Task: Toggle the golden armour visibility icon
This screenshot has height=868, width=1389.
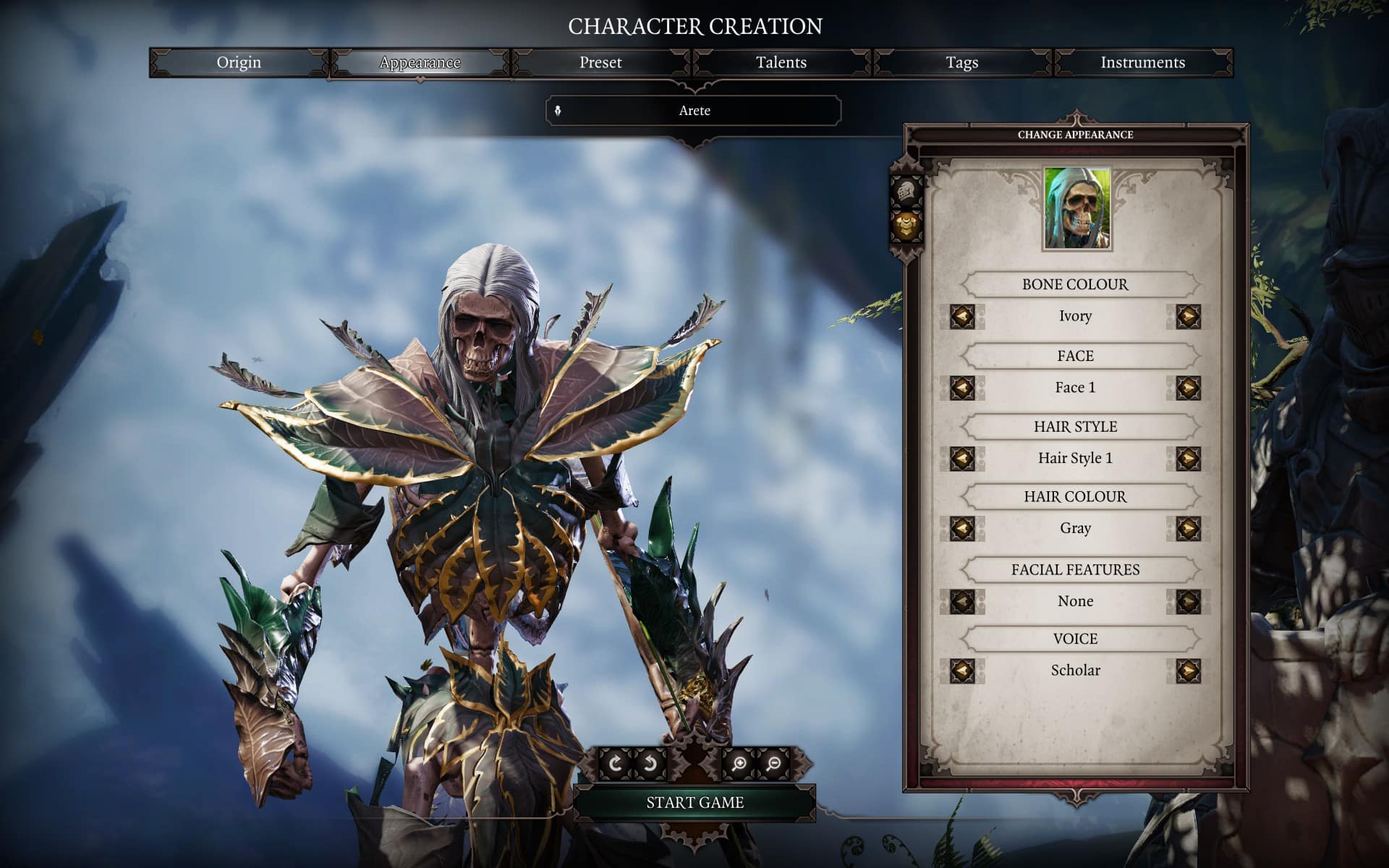Action: point(906,225)
